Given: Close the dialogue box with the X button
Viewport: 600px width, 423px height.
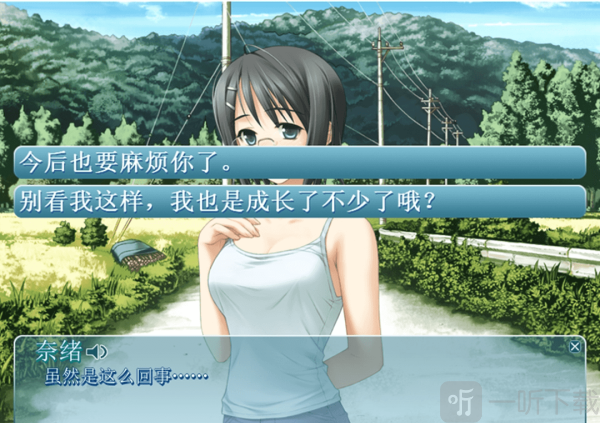Looking at the screenshot, I should [x=574, y=346].
